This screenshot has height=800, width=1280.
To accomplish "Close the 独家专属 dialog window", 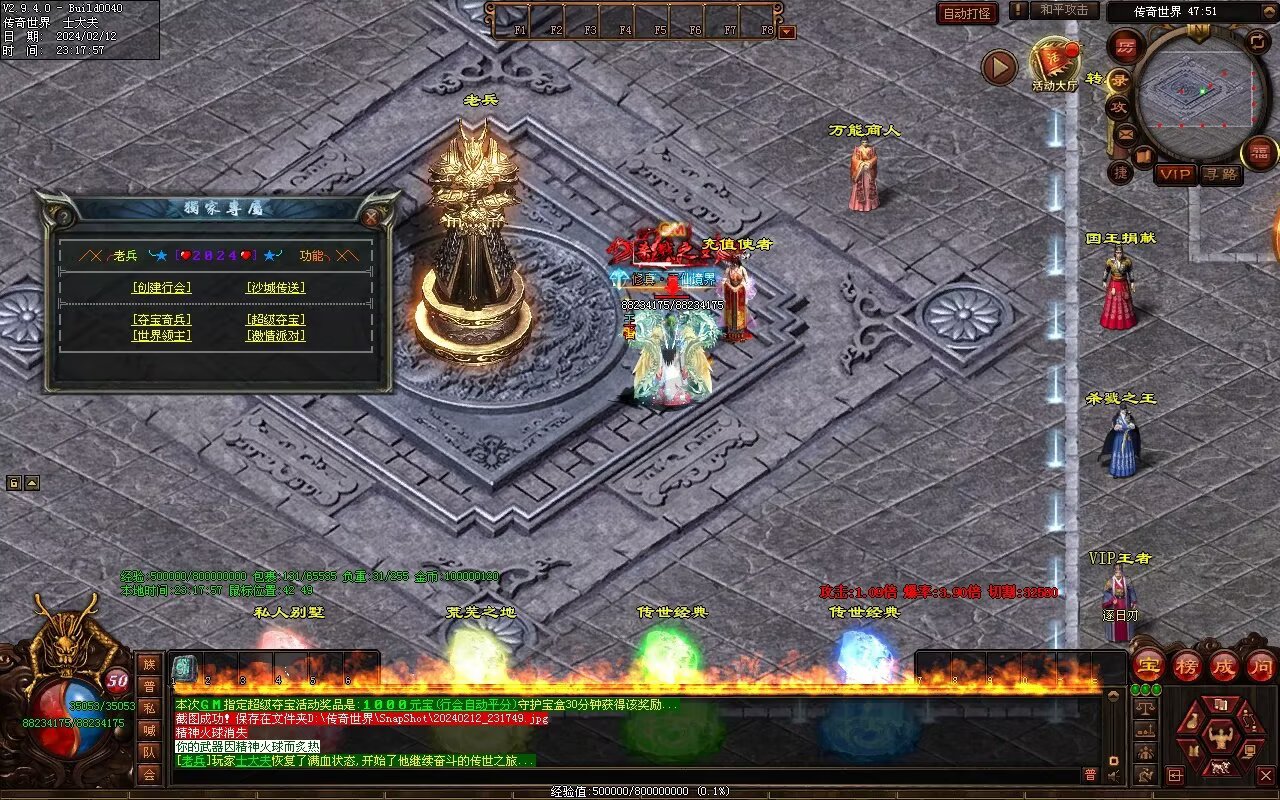I will point(371,216).
